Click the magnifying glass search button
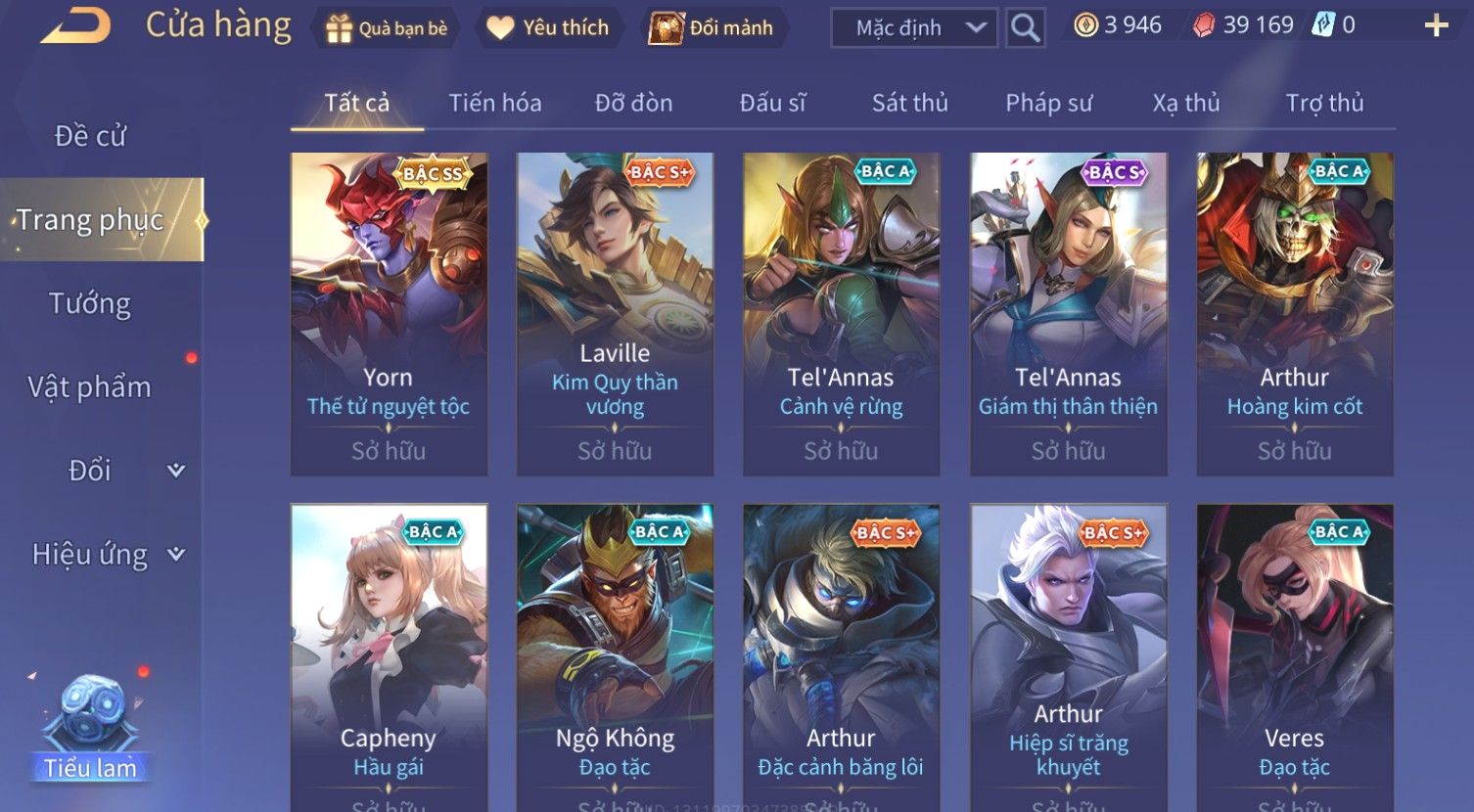This screenshot has width=1474, height=812. (x=1025, y=28)
